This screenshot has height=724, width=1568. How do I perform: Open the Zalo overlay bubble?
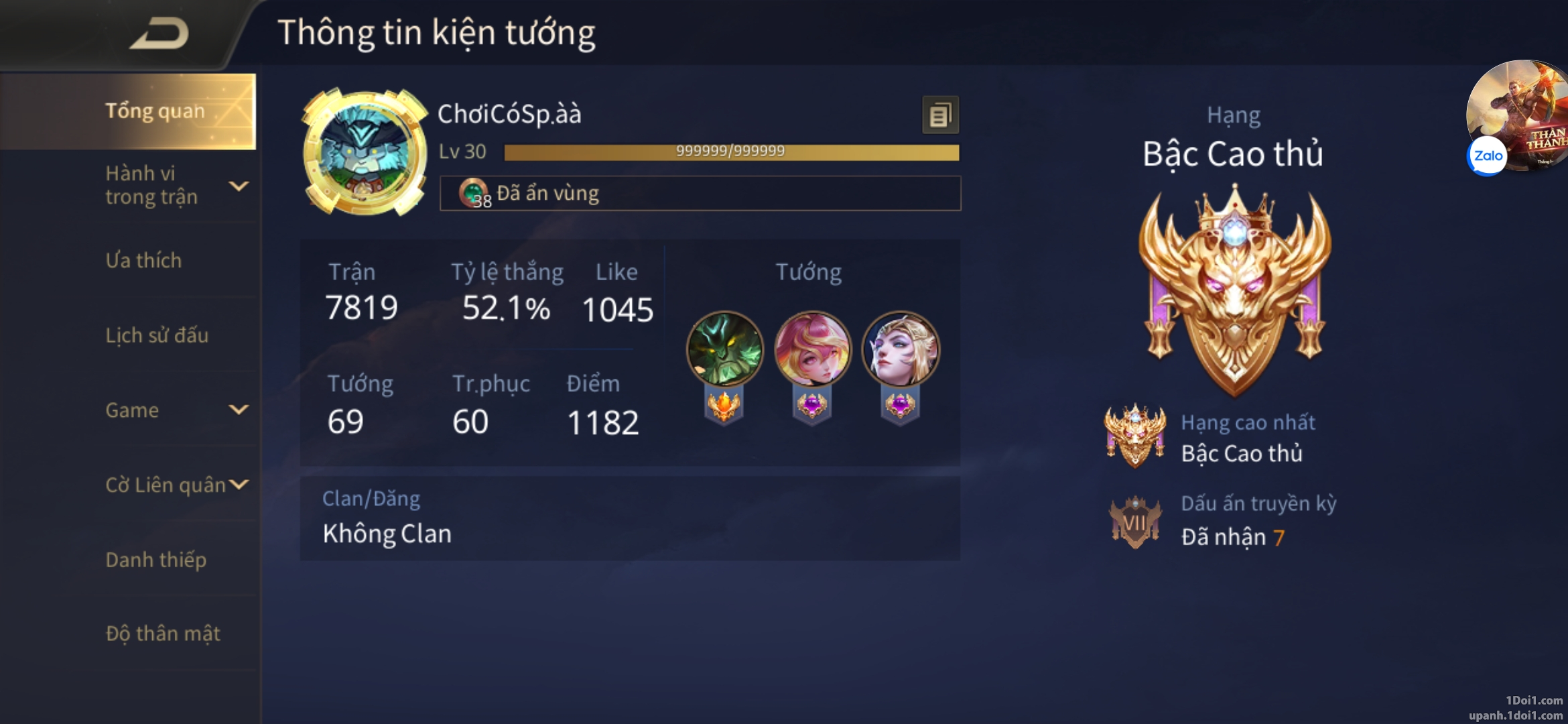pos(1488,156)
